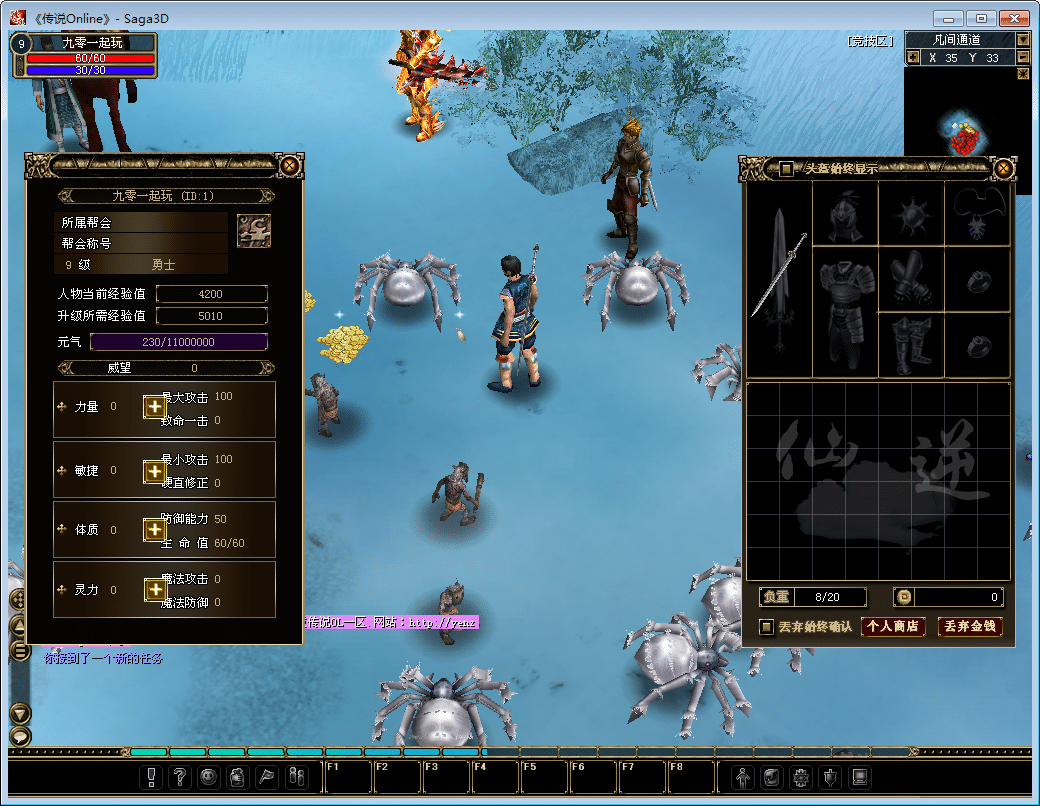The width and height of the screenshot is (1040, 806).
Task: Add a point to 敏捷 (Agility)
Action: tap(154, 470)
